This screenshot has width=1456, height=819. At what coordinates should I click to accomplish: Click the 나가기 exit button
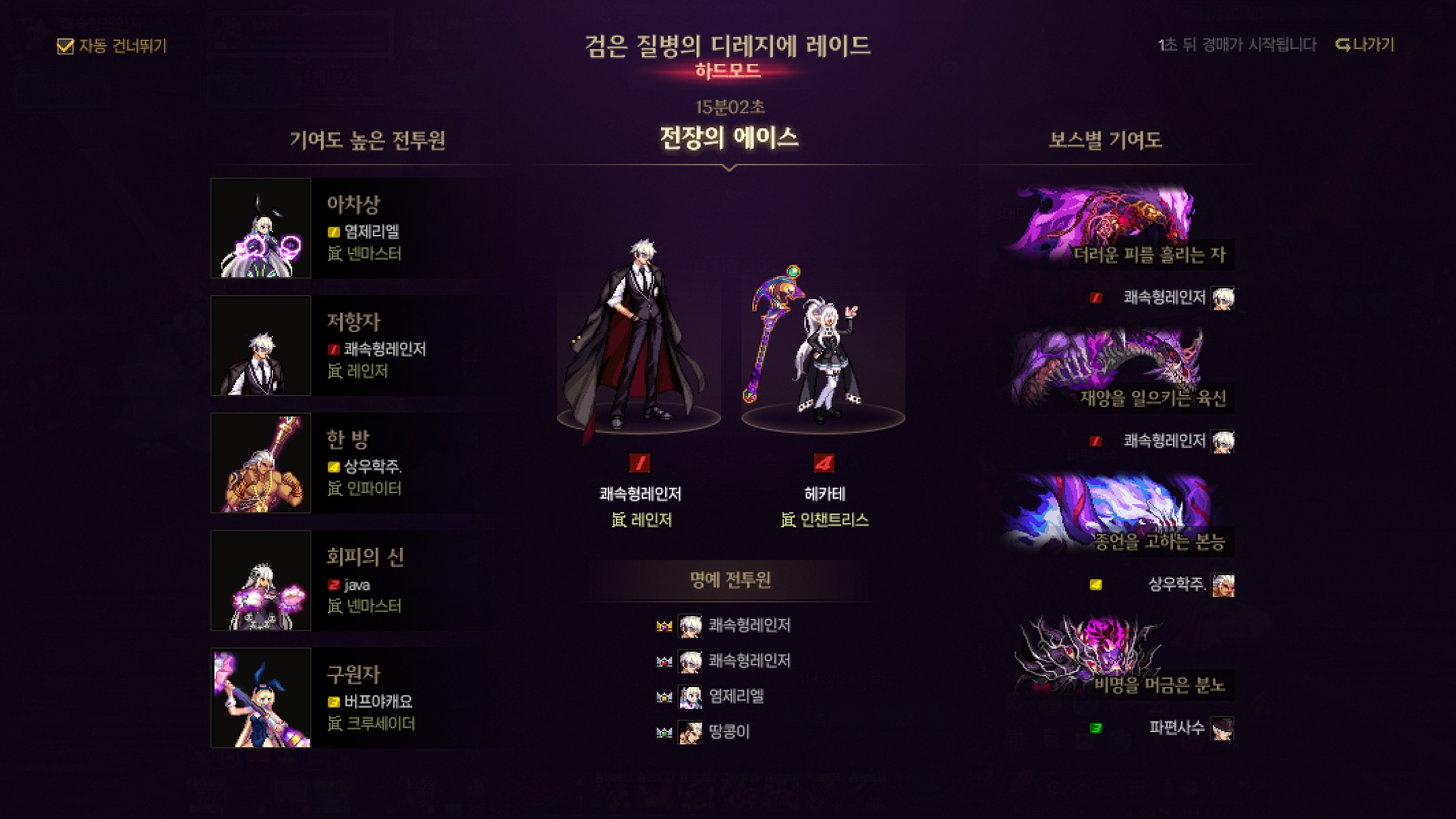click(x=1365, y=45)
